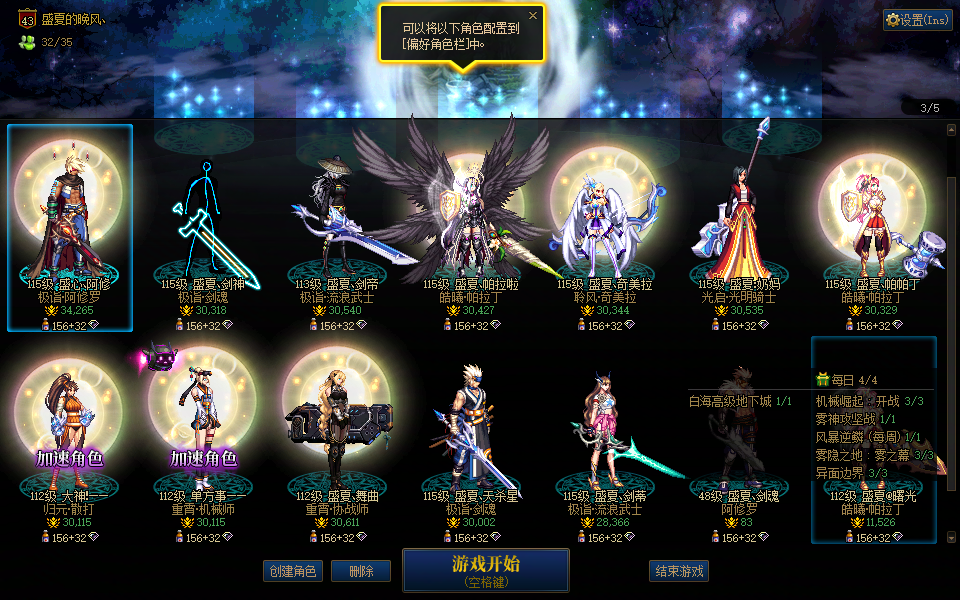Image resolution: width=960 pixels, height=600 pixels.
Task: End the game with 结束游戏
Action: [679, 571]
